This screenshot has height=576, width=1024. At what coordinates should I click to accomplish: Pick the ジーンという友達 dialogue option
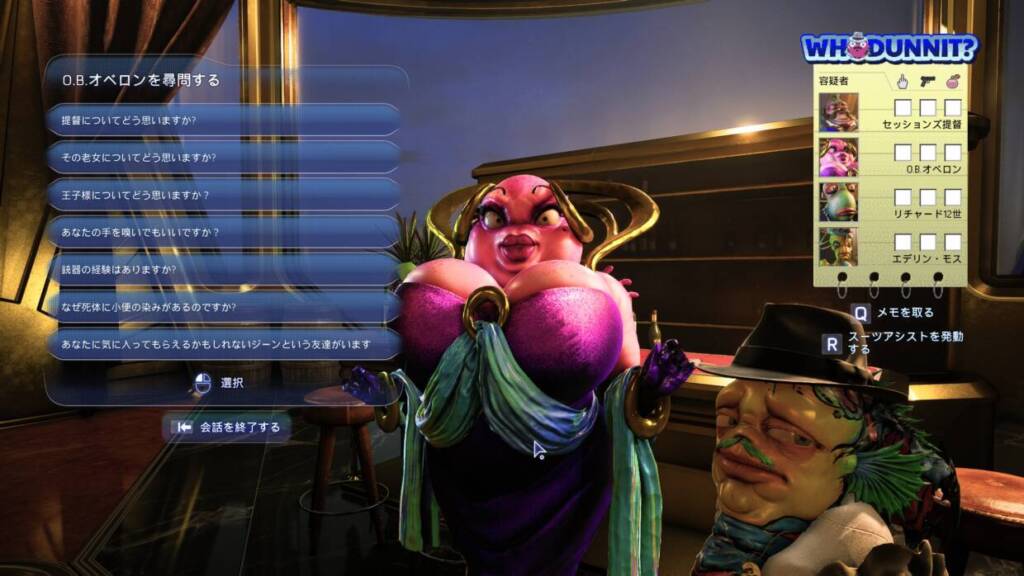coord(223,344)
